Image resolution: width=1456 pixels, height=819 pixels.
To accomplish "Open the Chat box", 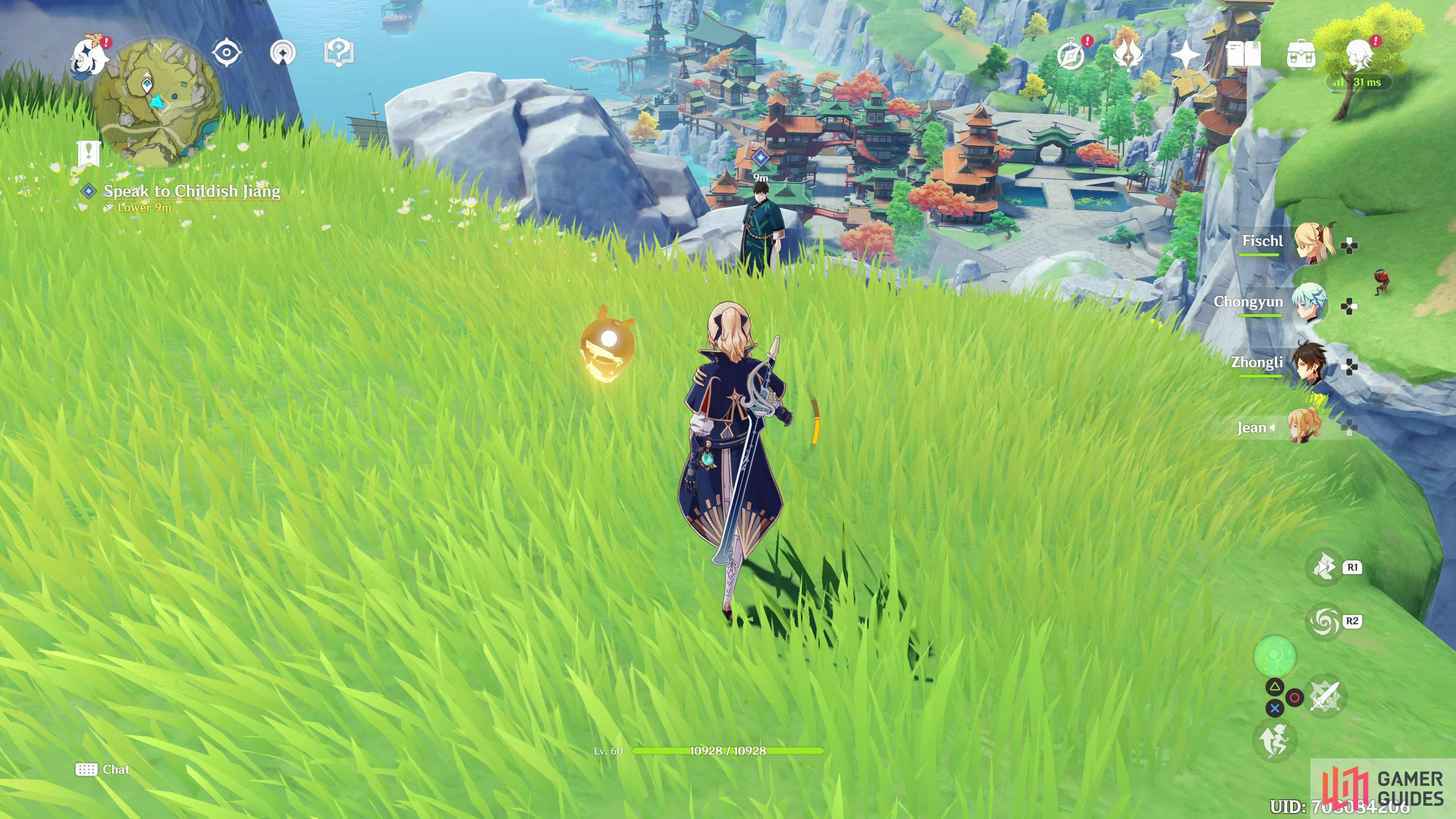I will pos(103,769).
